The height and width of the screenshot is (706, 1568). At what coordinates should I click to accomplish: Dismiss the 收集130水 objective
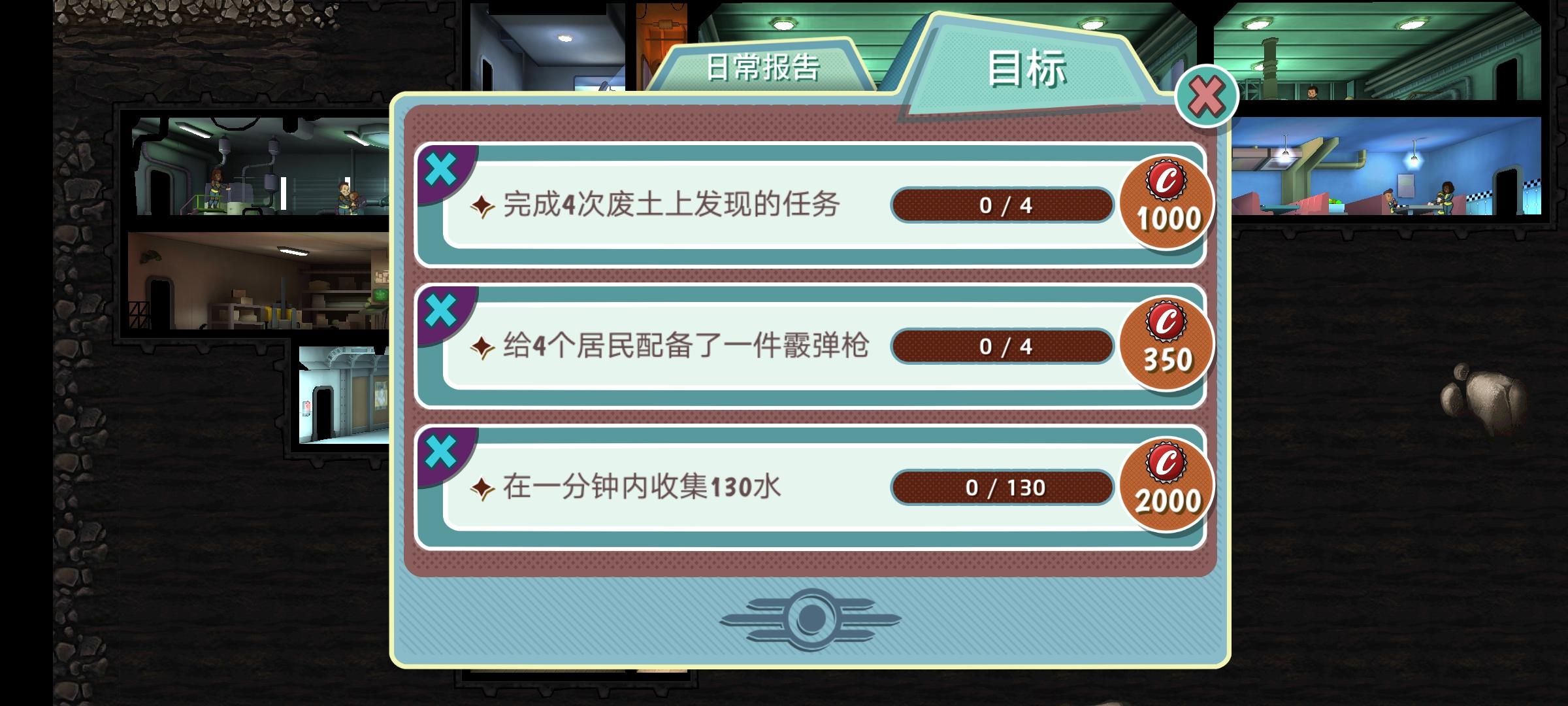[442, 450]
